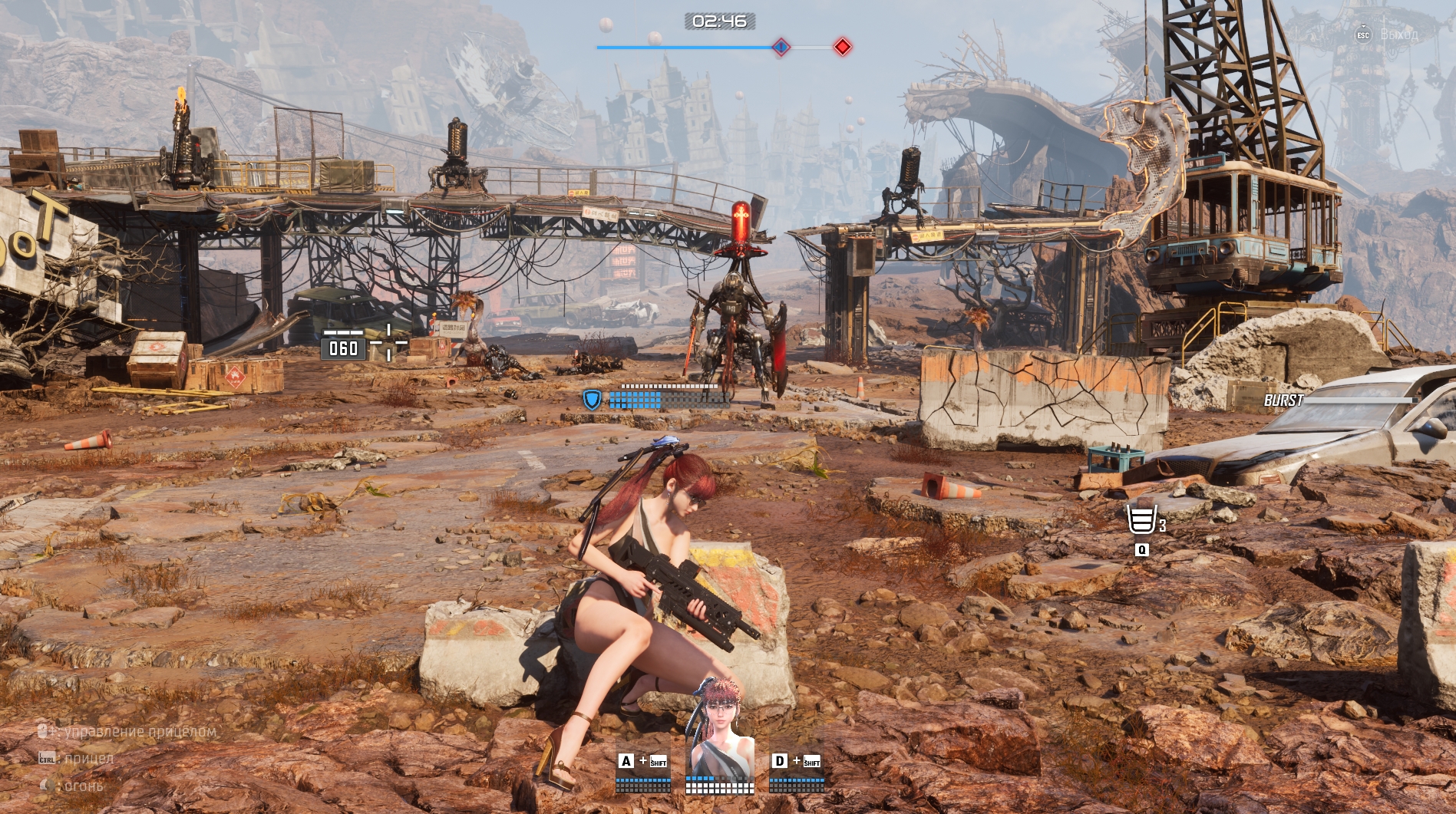Click the Выход exit label
The image size is (1456, 814).
click(1398, 35)
